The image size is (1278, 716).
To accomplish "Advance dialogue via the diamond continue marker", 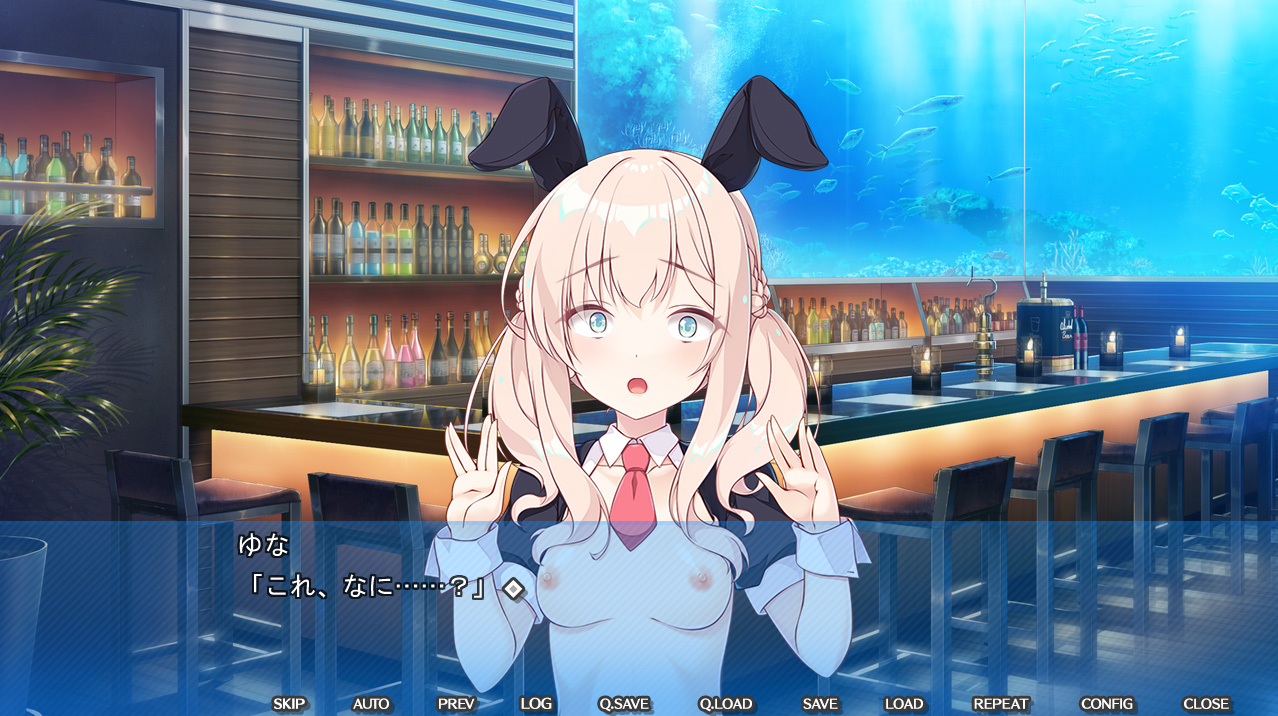I will 513,588.
